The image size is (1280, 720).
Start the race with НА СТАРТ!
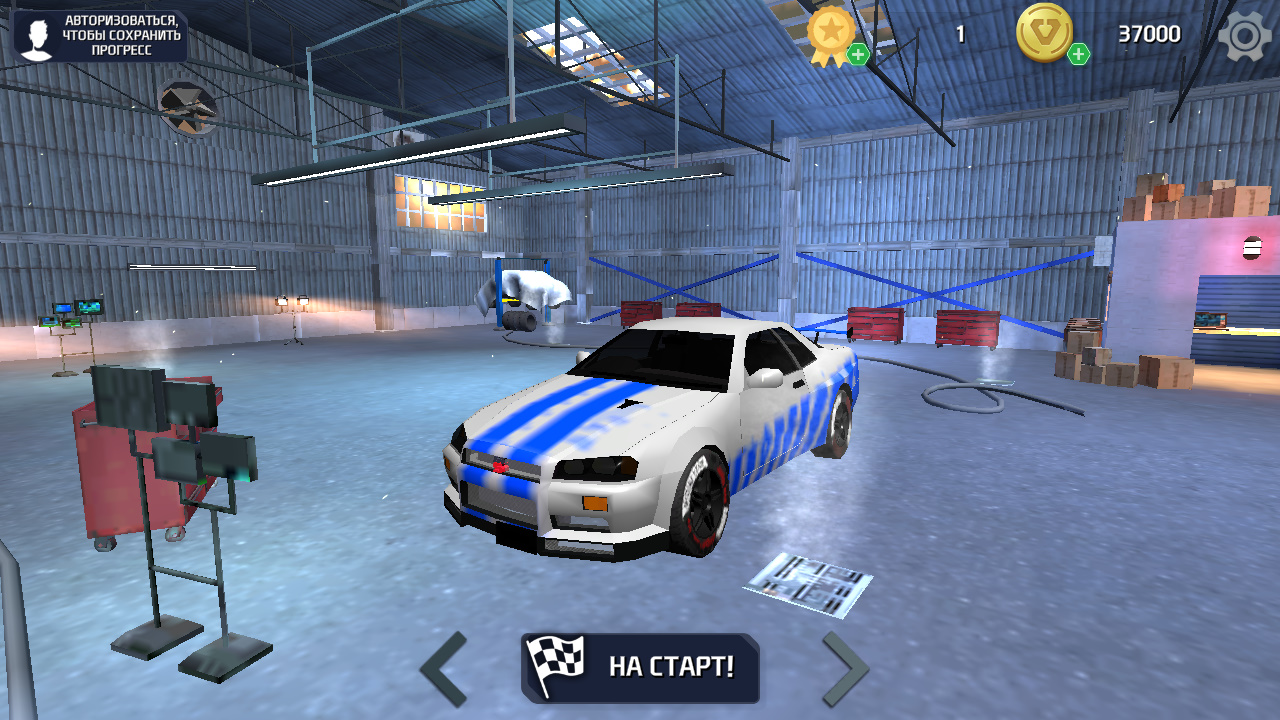[x=640, y=668]
